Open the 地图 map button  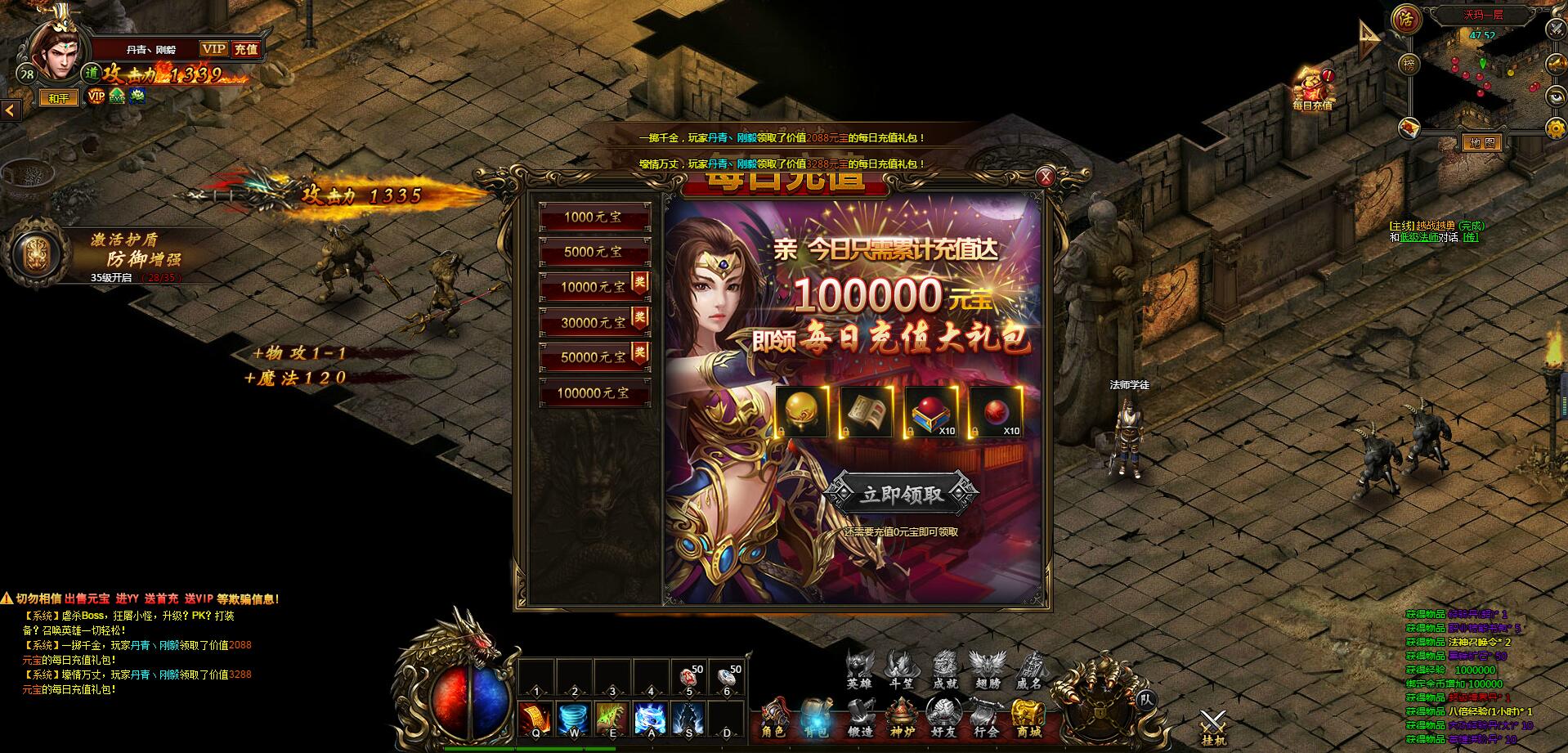pos(1482,143)
